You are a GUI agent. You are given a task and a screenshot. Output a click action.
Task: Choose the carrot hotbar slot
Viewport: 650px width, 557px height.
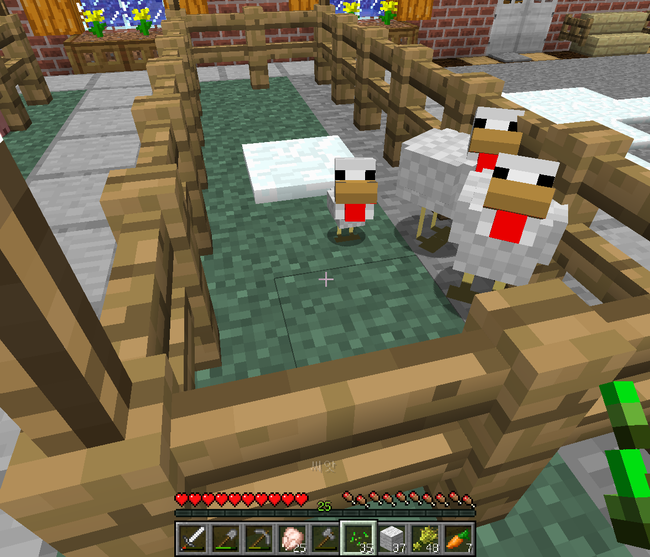click(x=457, y=538)
